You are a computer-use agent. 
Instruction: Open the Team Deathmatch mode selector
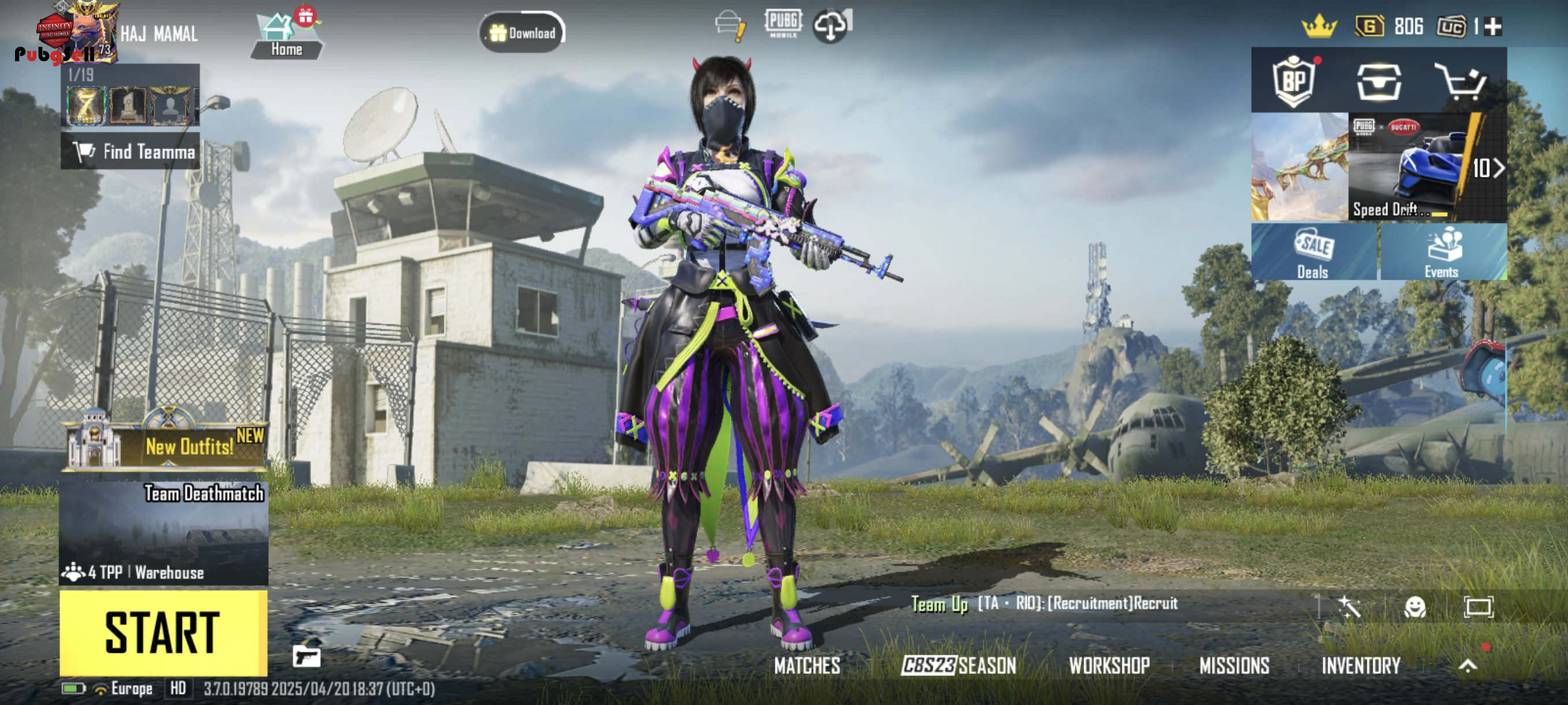click(163, 533)
